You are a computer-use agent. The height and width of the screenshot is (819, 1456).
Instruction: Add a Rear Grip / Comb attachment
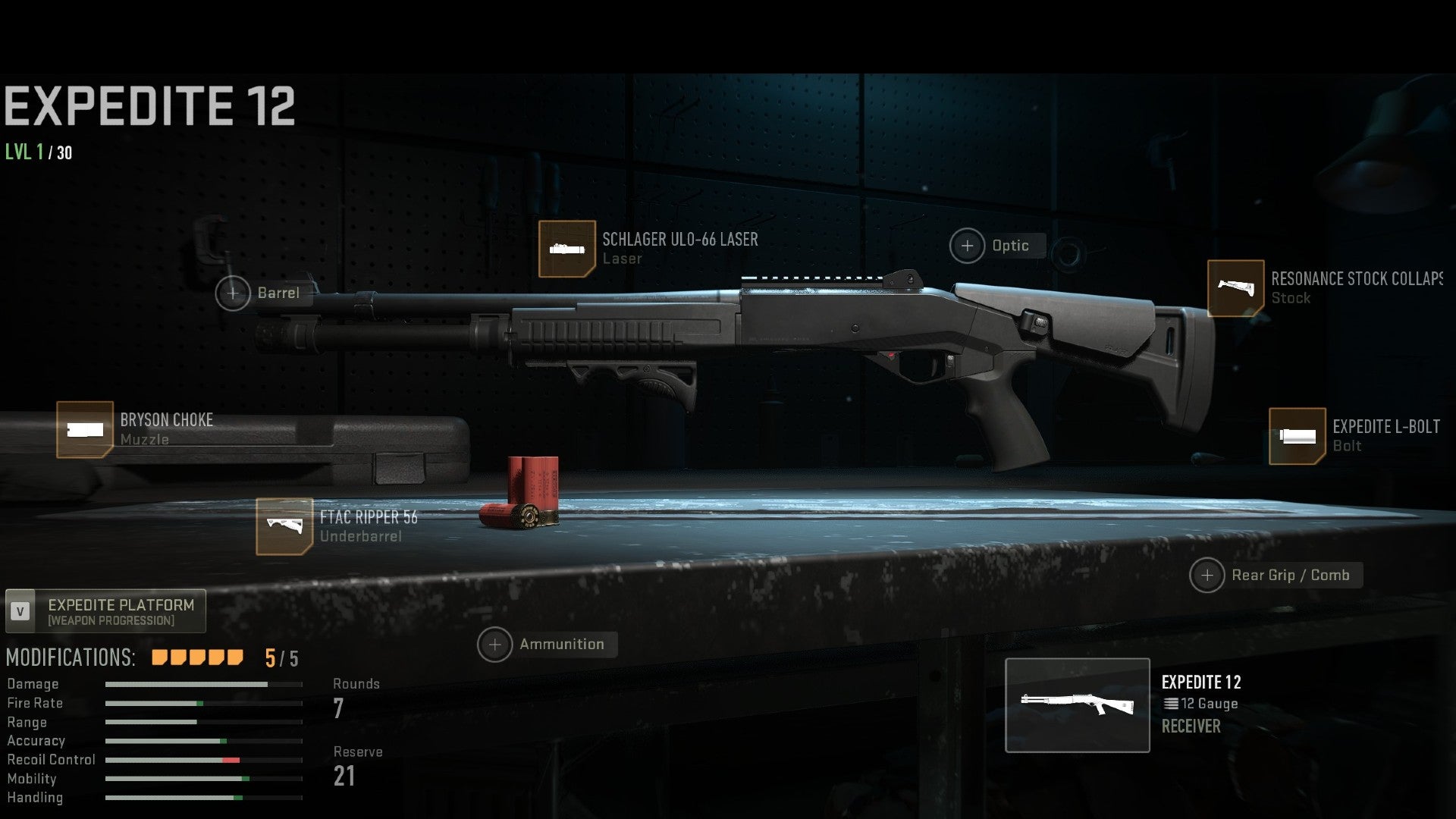pyautogui.click(x=1207, y=576)
